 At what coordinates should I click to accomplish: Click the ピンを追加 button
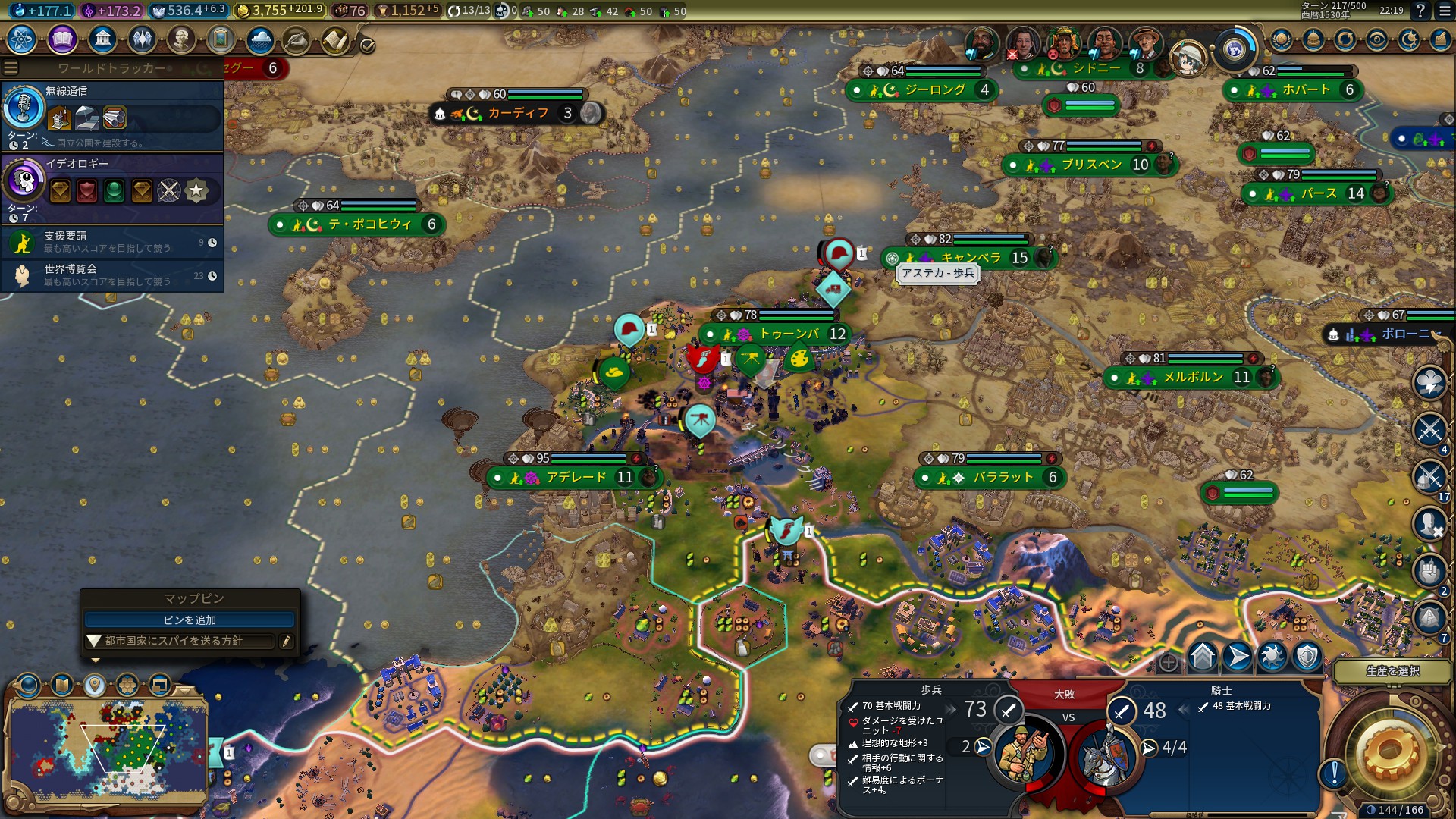coord(190,620)
